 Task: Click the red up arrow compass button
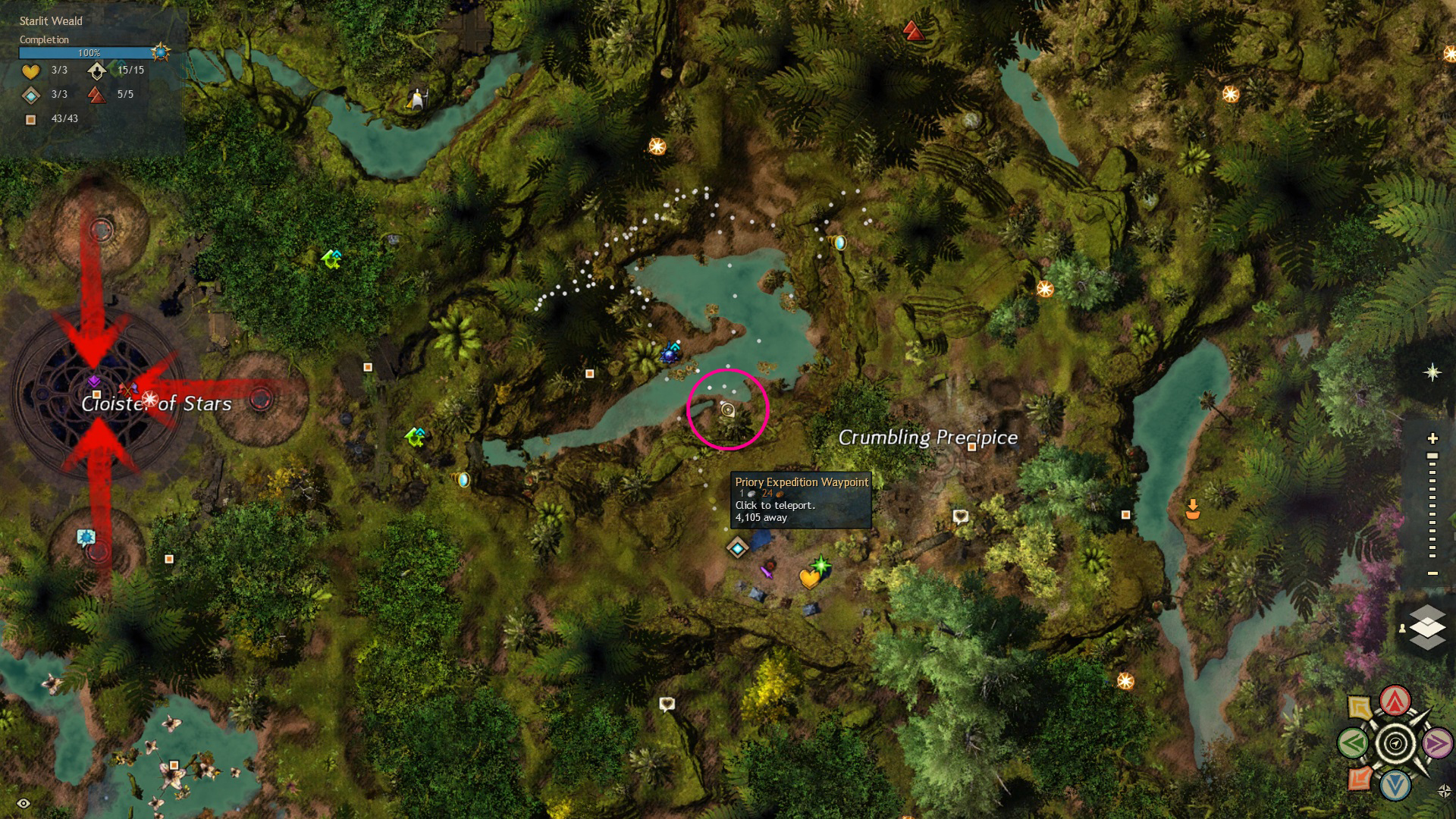coord(1395,701)
